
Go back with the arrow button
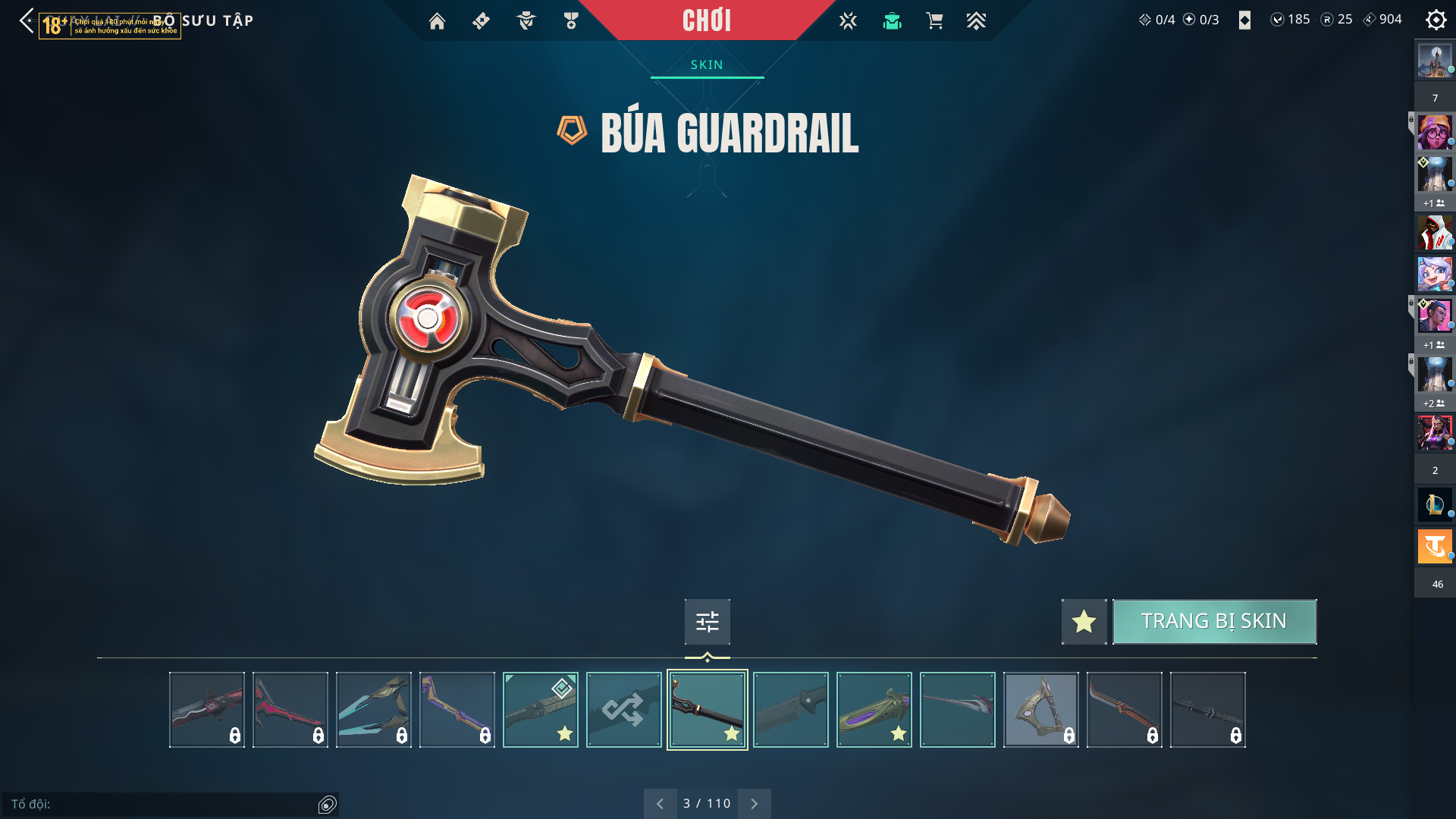tap(27, 20)
